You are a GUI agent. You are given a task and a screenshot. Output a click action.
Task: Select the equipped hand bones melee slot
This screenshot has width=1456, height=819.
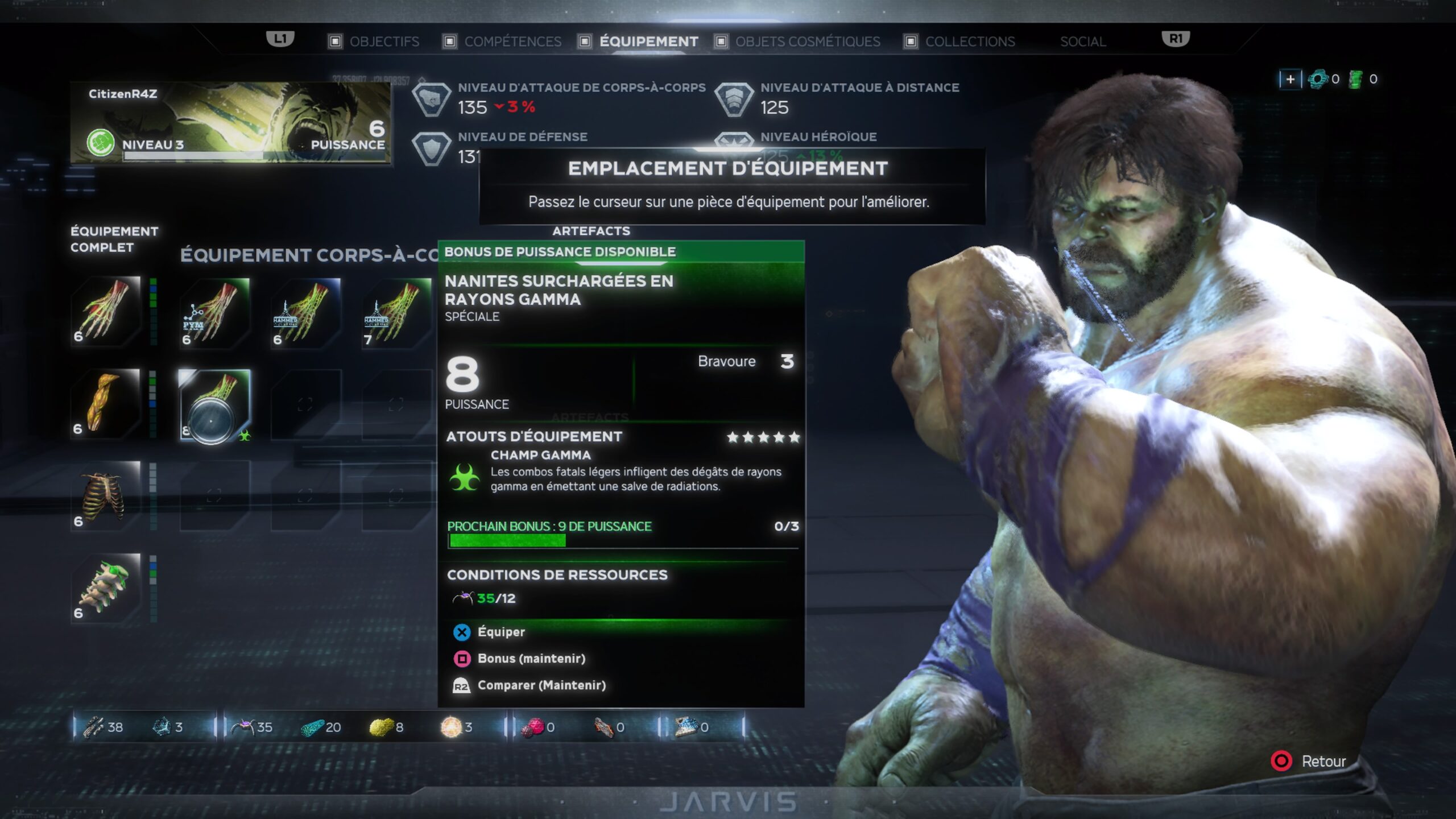tap(106, 311)
